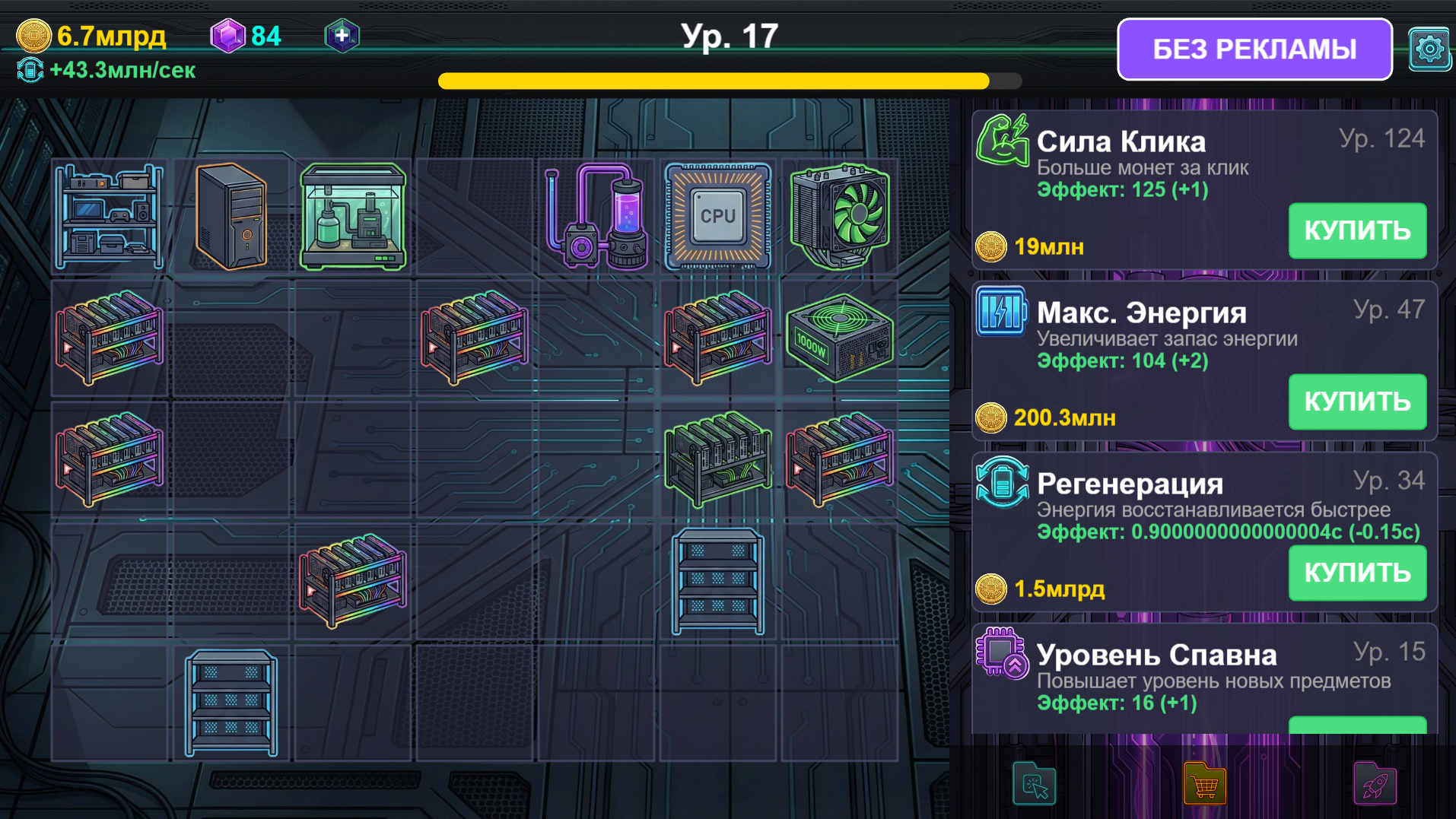
Task: Select the 1000W power supply tile
Action: pos(840,338)
